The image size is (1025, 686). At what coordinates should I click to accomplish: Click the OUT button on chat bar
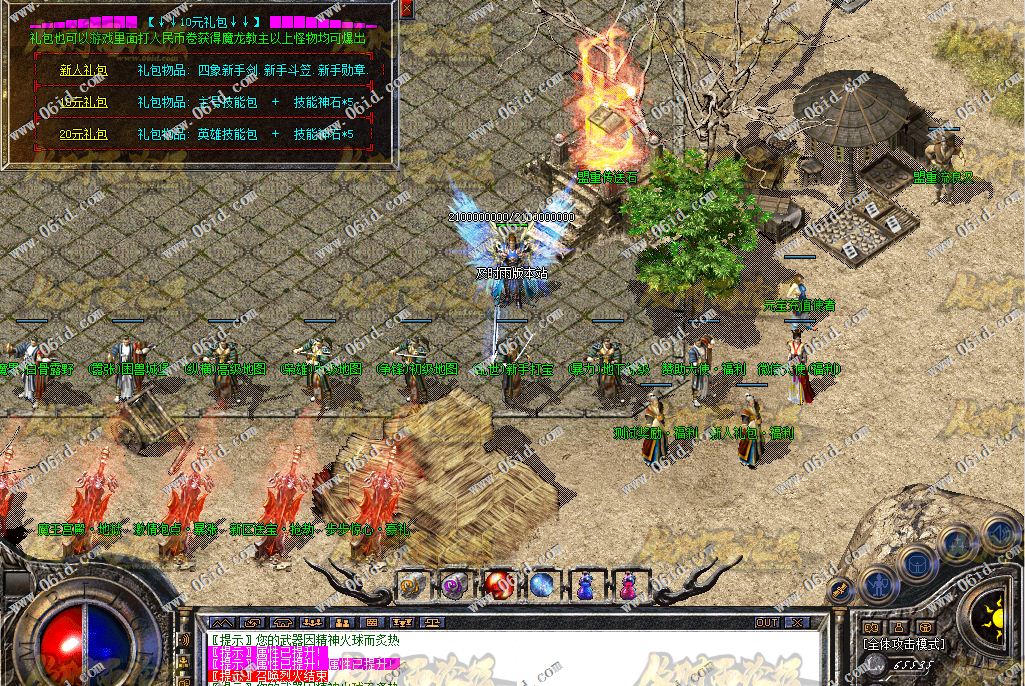point(767,623)
